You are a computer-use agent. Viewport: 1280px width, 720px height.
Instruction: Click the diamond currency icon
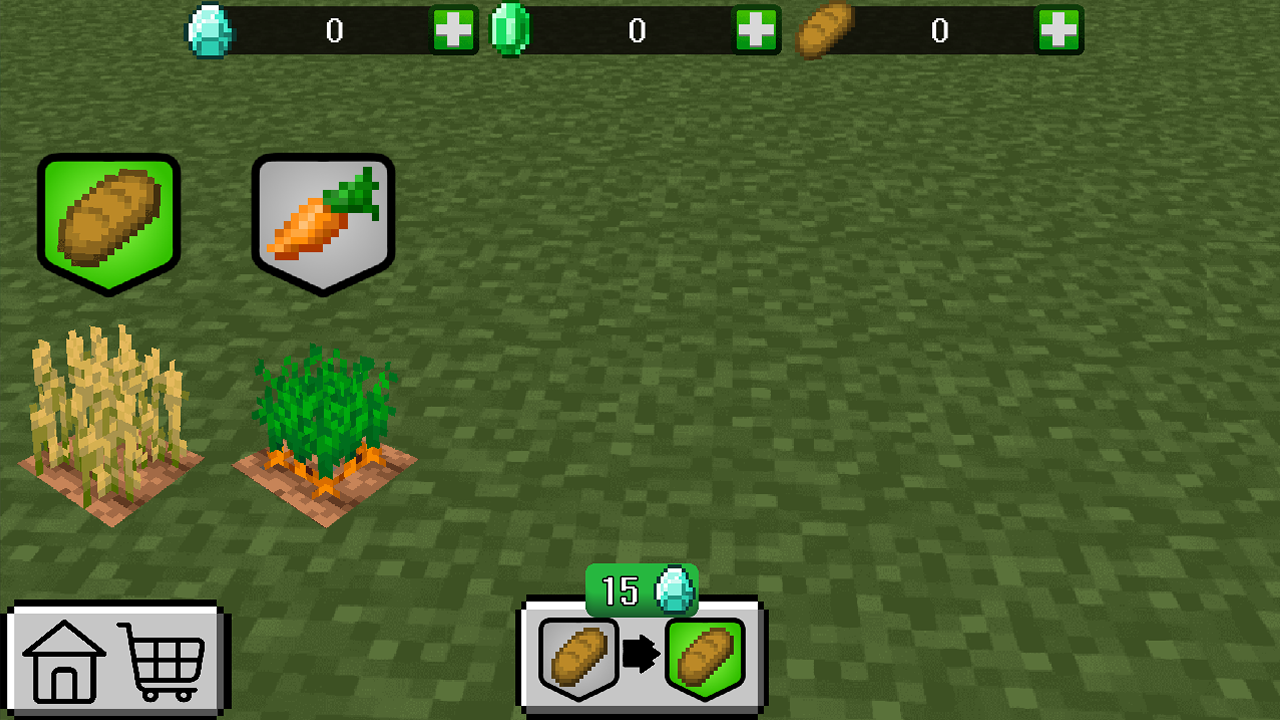tap(210, 31)
